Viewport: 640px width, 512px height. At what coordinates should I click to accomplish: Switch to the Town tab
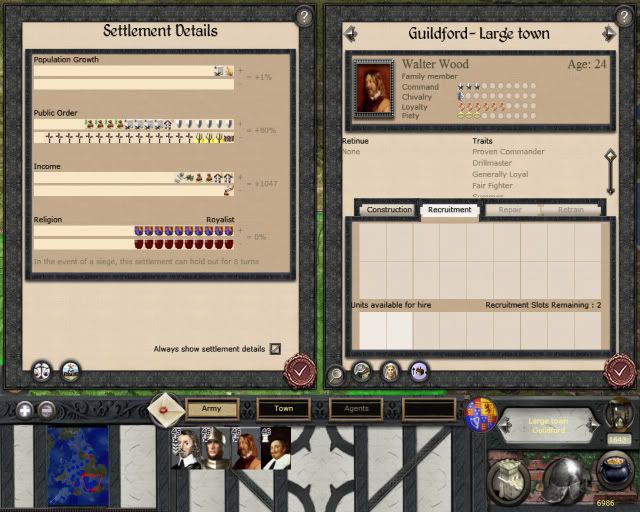[283, 408]
